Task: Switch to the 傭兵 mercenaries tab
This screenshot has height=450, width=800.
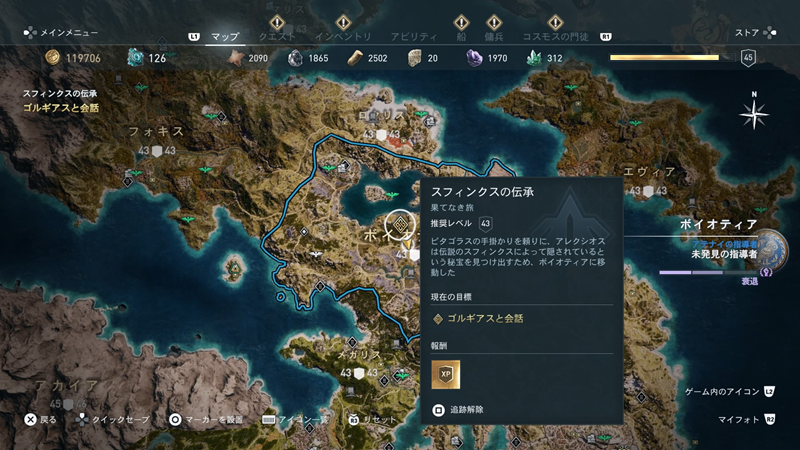Action: [x=494, y=37]
